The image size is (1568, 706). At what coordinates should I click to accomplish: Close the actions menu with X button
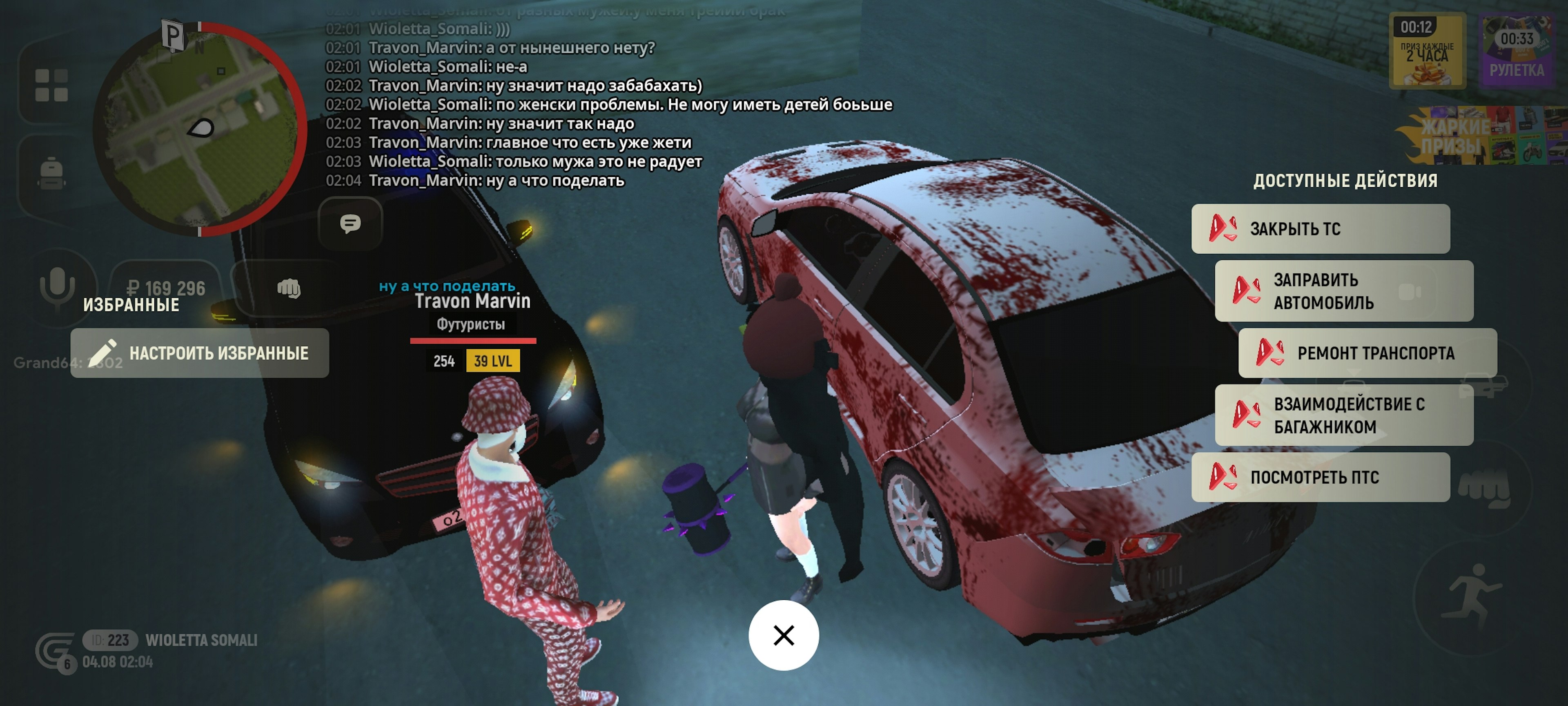tap(784, 635)
